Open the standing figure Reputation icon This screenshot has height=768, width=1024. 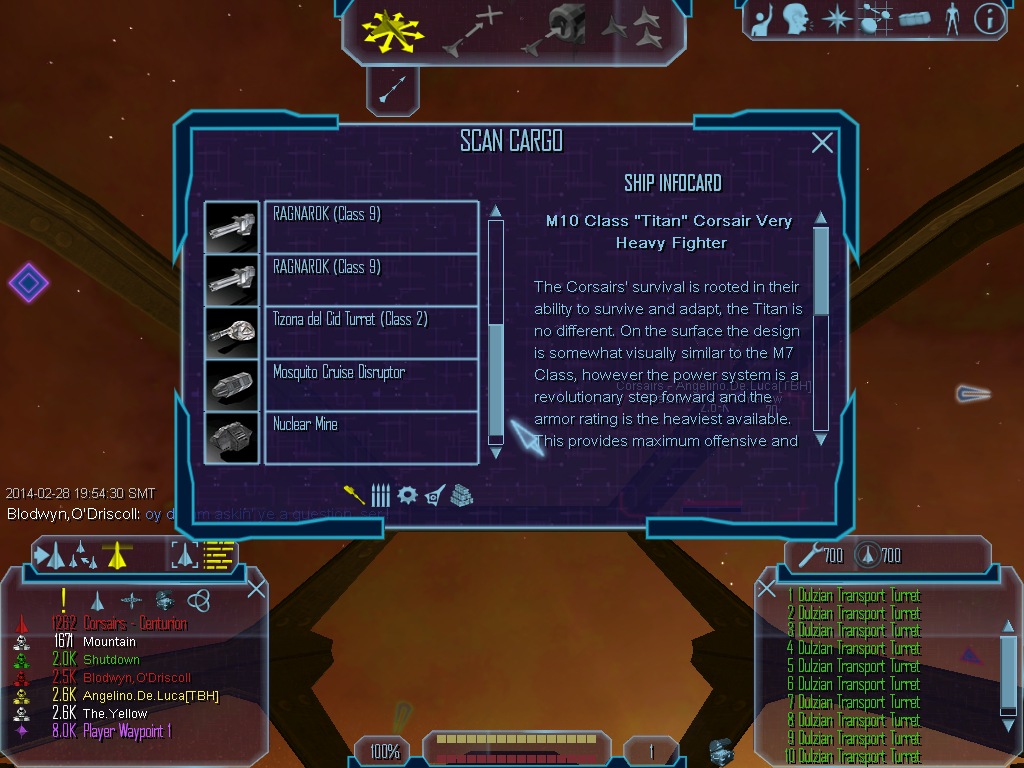(x=952, y=18)
